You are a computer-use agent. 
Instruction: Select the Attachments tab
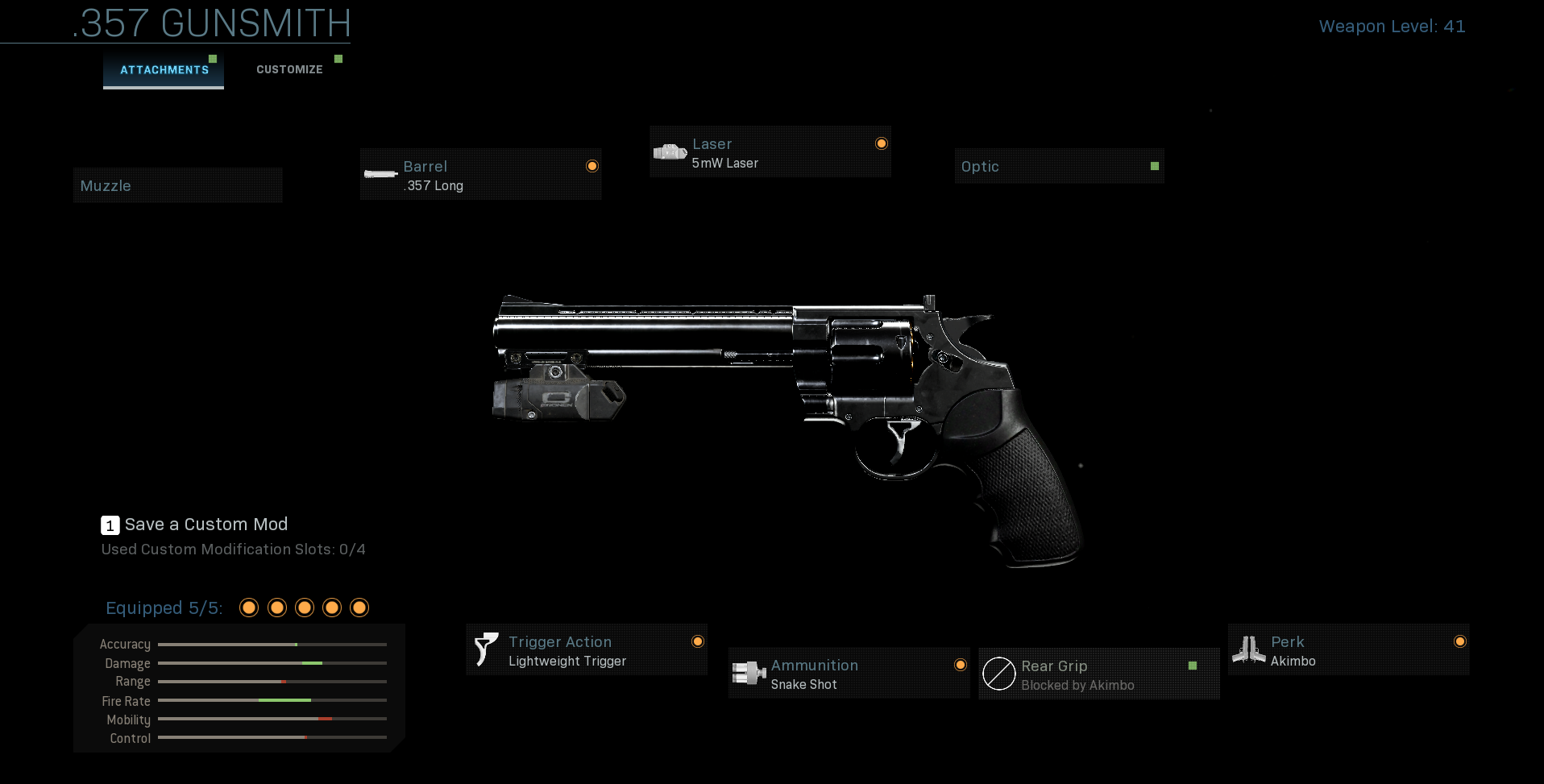[x=163, y=70]
